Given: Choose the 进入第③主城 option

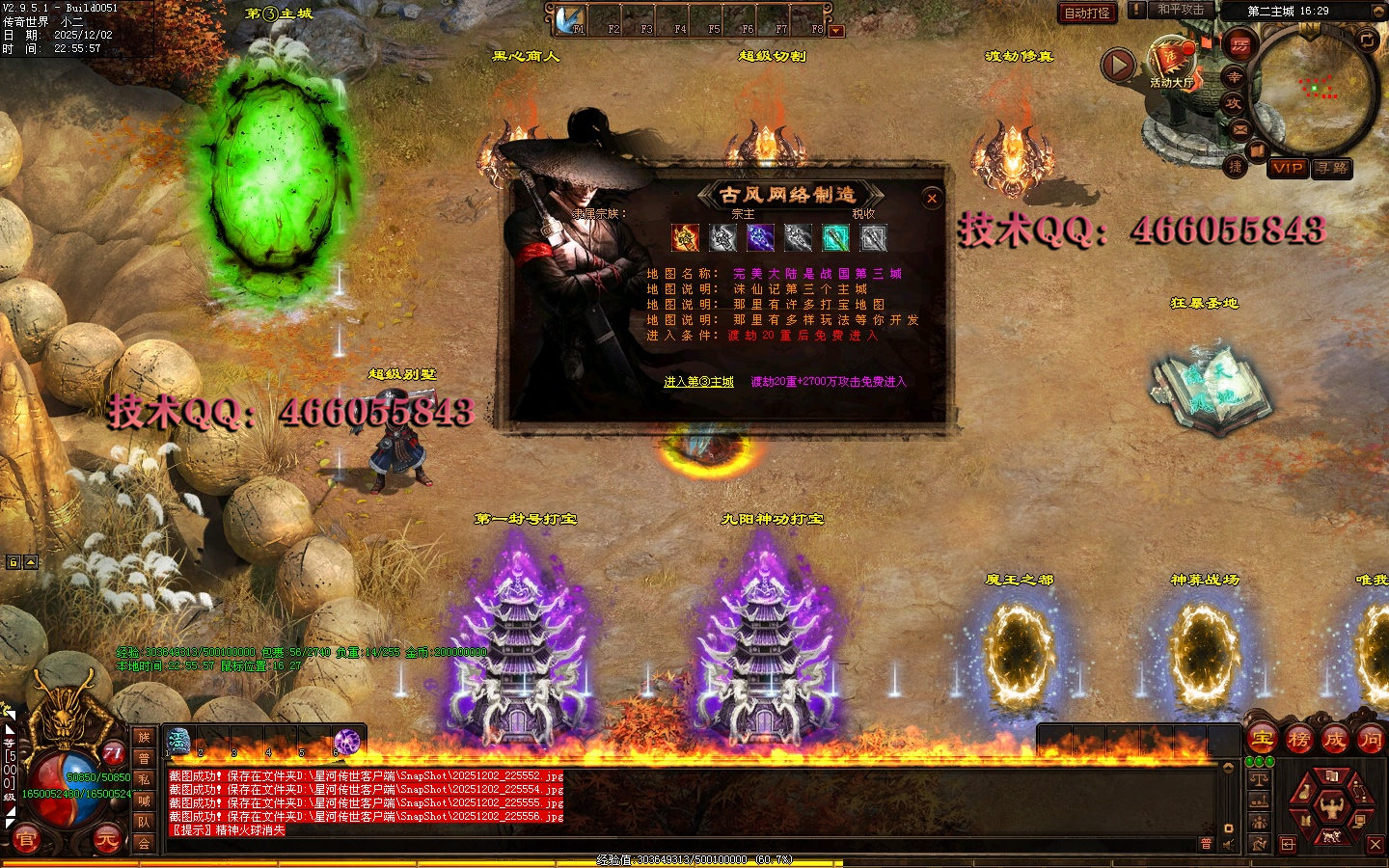Looking at the screenshot, I should coord(698,382).
